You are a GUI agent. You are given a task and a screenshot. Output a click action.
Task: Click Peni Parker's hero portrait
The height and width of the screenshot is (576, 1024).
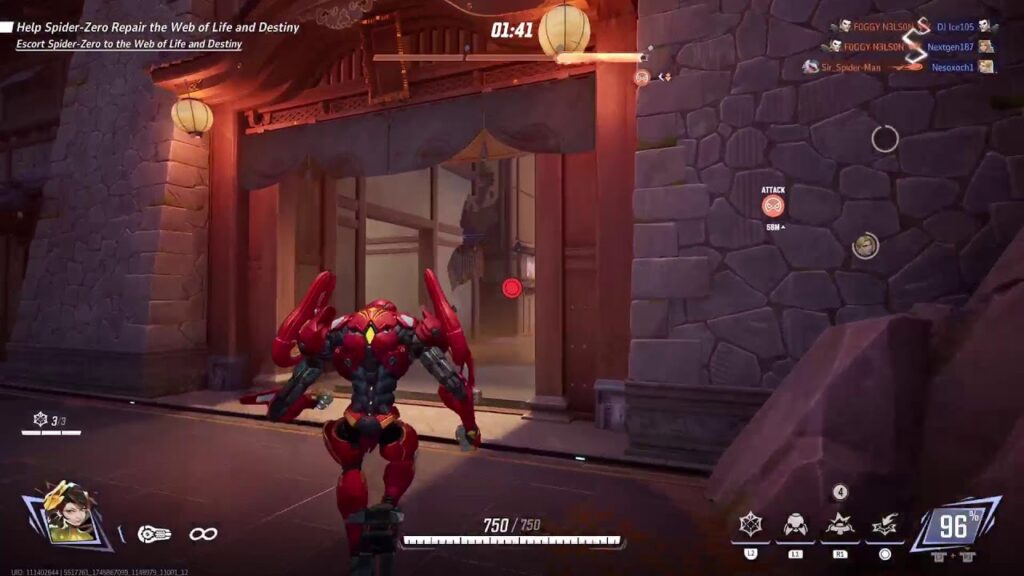click(x=68, y=514)
